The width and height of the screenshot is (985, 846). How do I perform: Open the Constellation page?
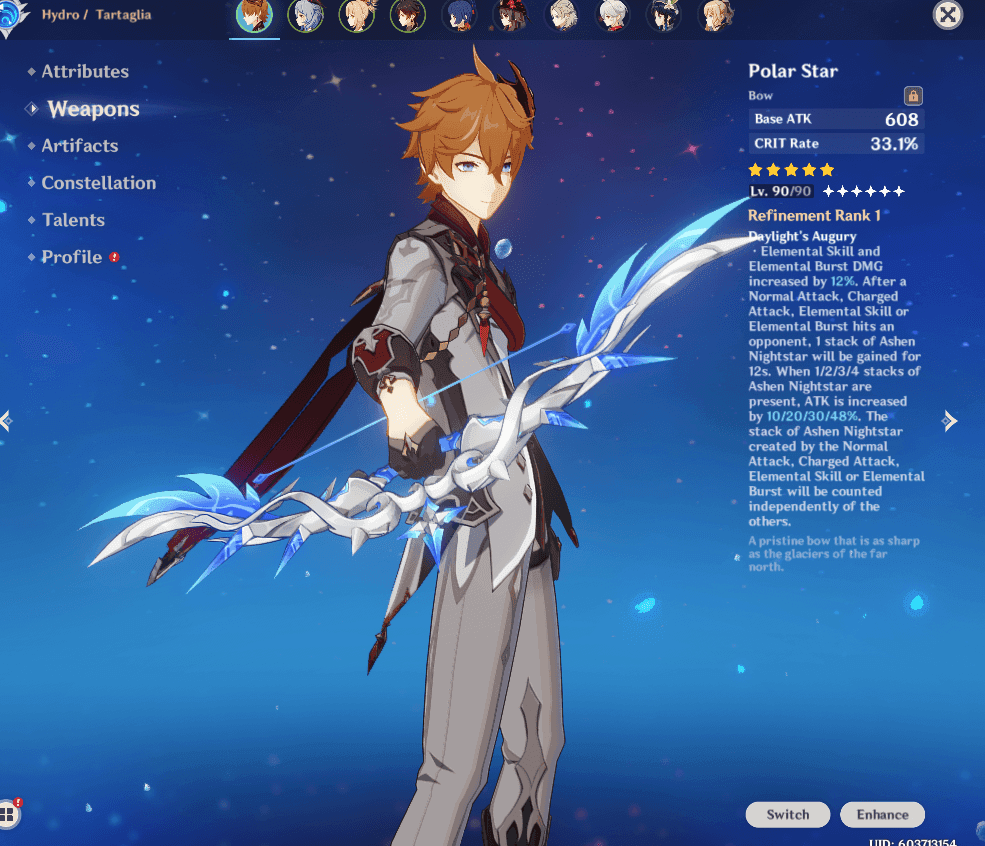98,183
